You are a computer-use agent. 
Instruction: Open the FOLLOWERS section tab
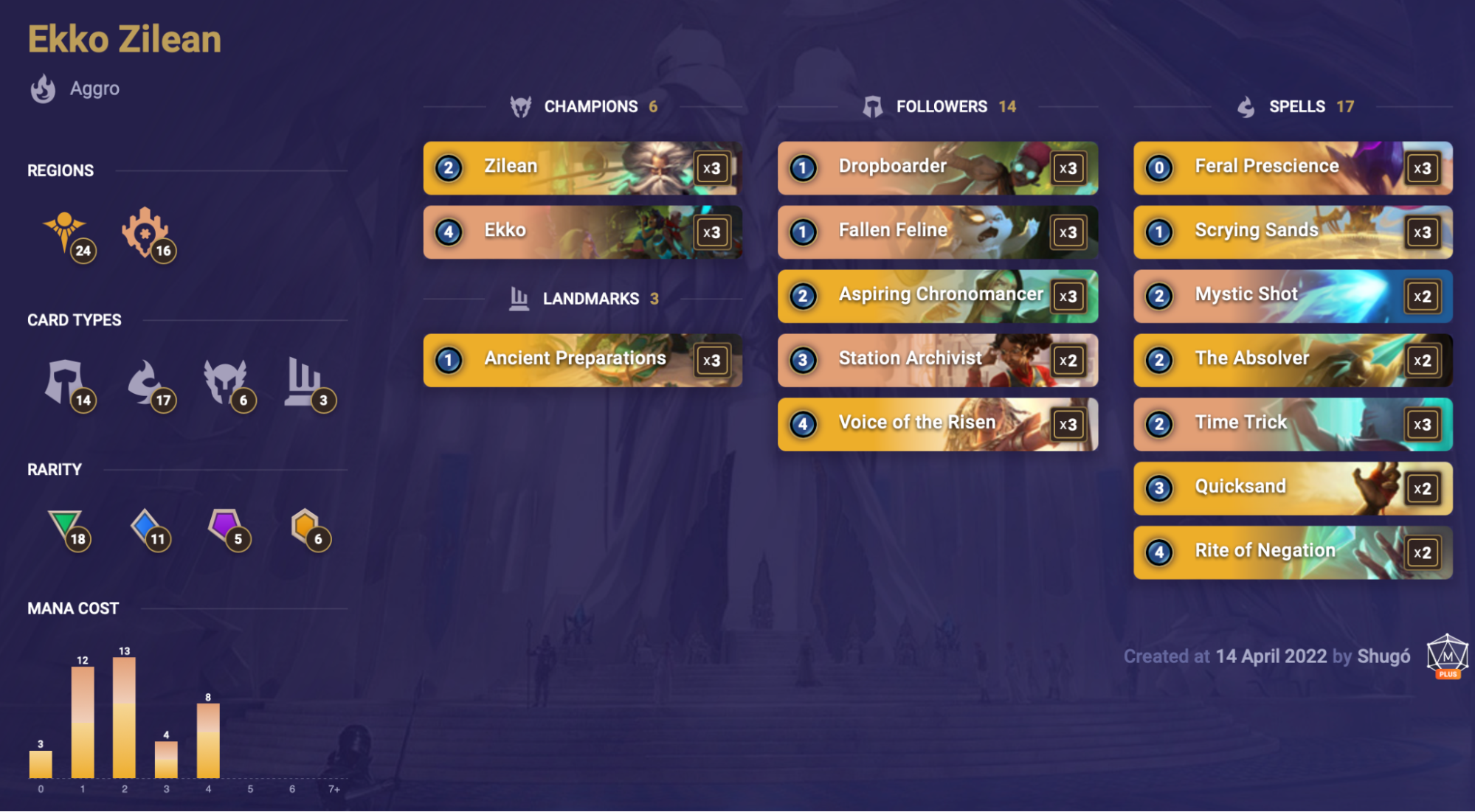point(942,106)
